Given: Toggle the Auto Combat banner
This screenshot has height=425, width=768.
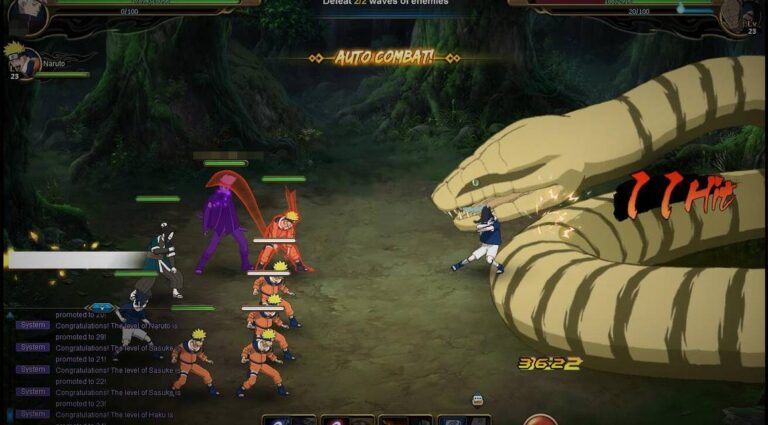Looking at the screenshot, I should click(384, 57).
